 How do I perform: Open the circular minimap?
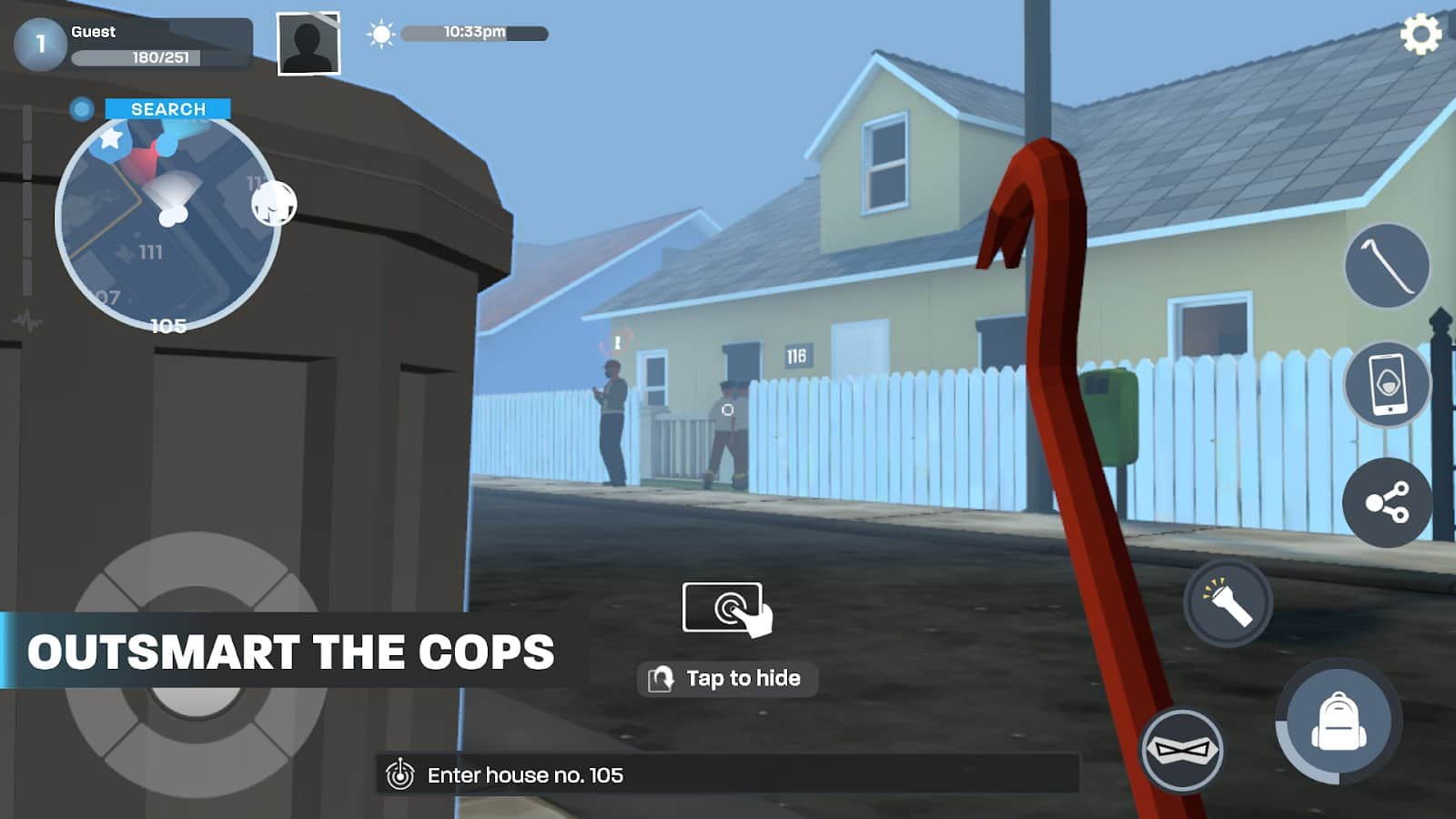pyautogui.click(x=167, y=223)
